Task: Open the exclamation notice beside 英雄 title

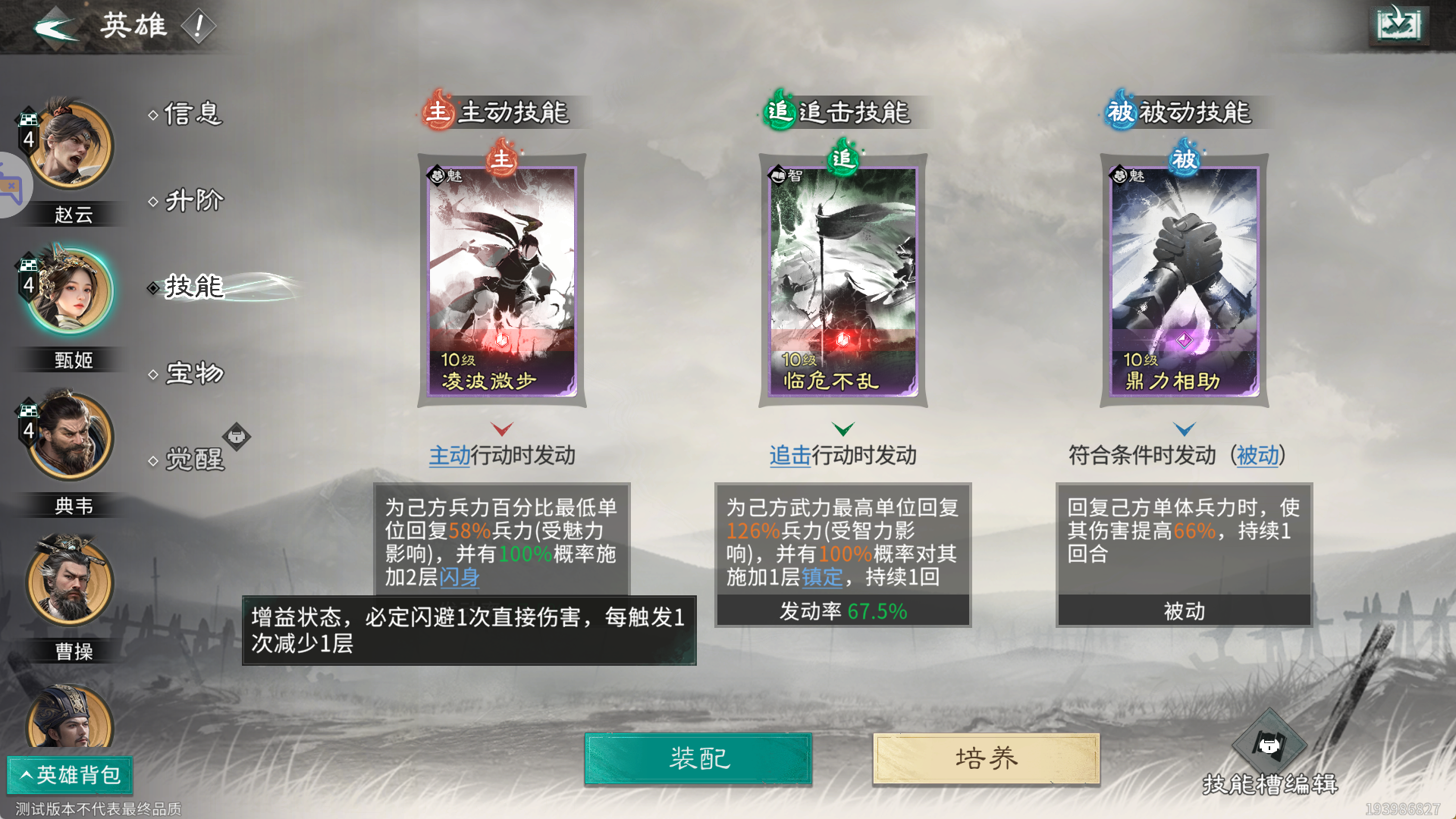Action: 199,27
